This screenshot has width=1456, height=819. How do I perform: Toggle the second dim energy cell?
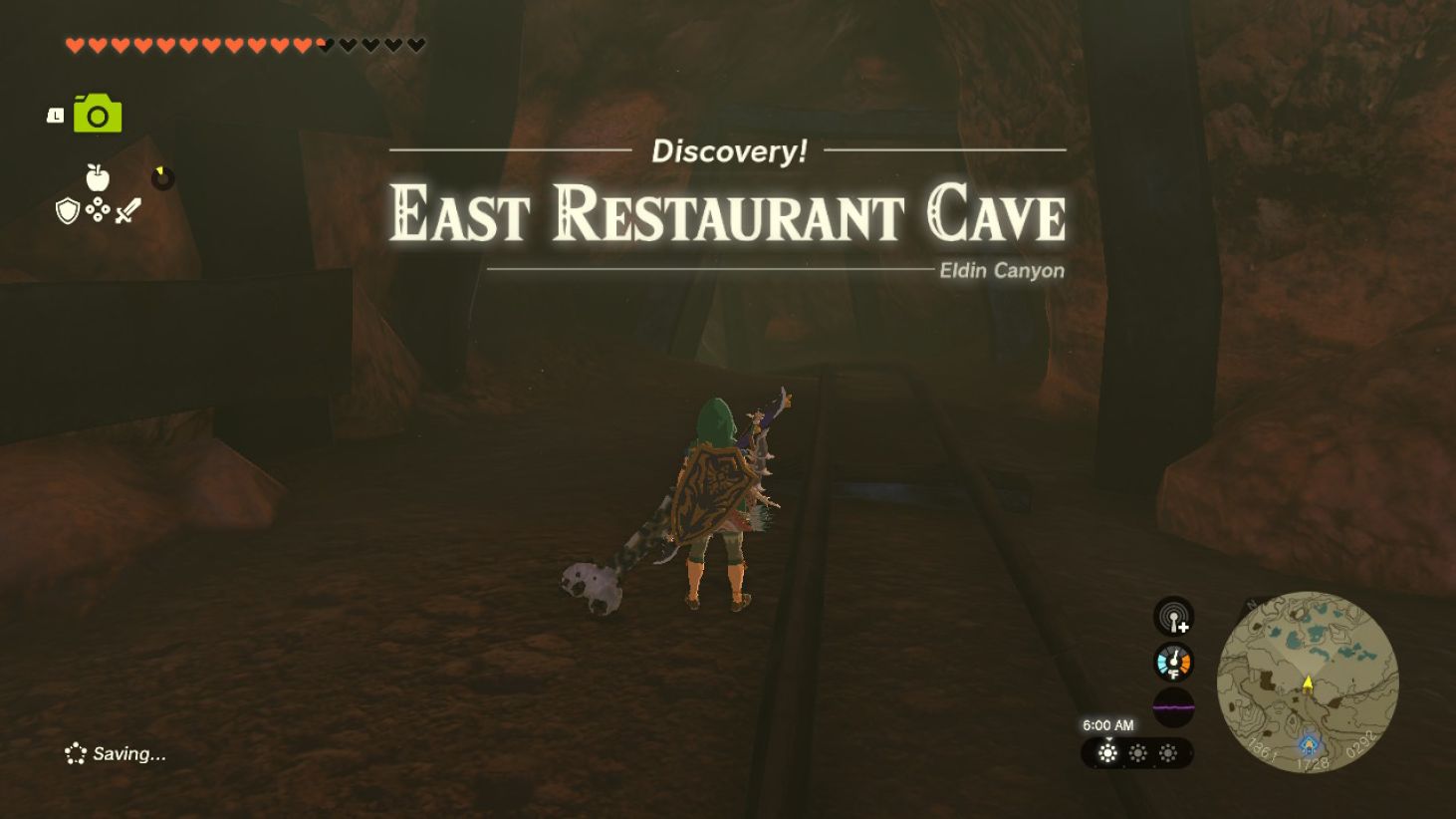[x=1138, y=754]
